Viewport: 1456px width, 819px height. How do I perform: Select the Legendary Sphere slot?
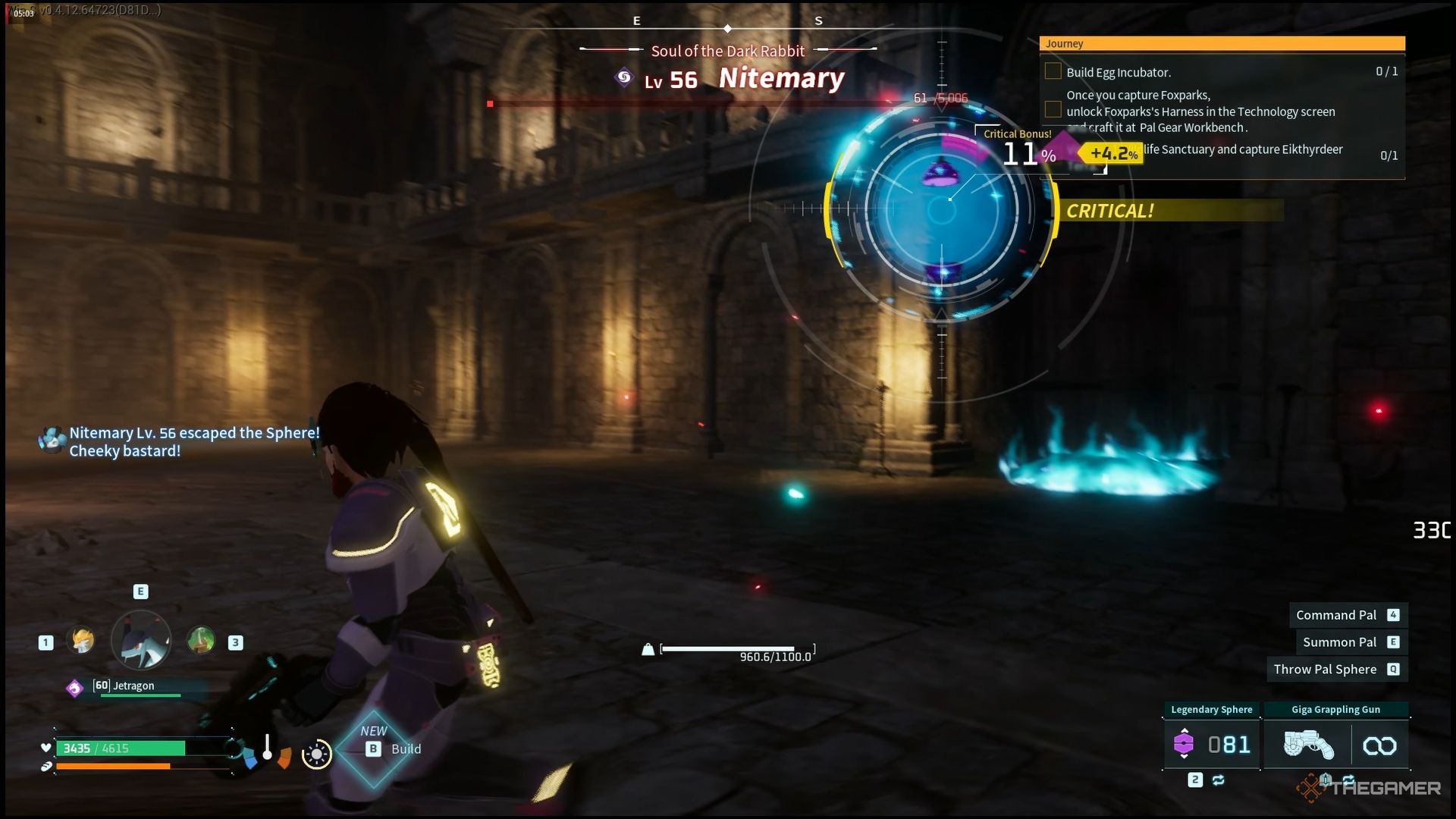click(1212, 745)
